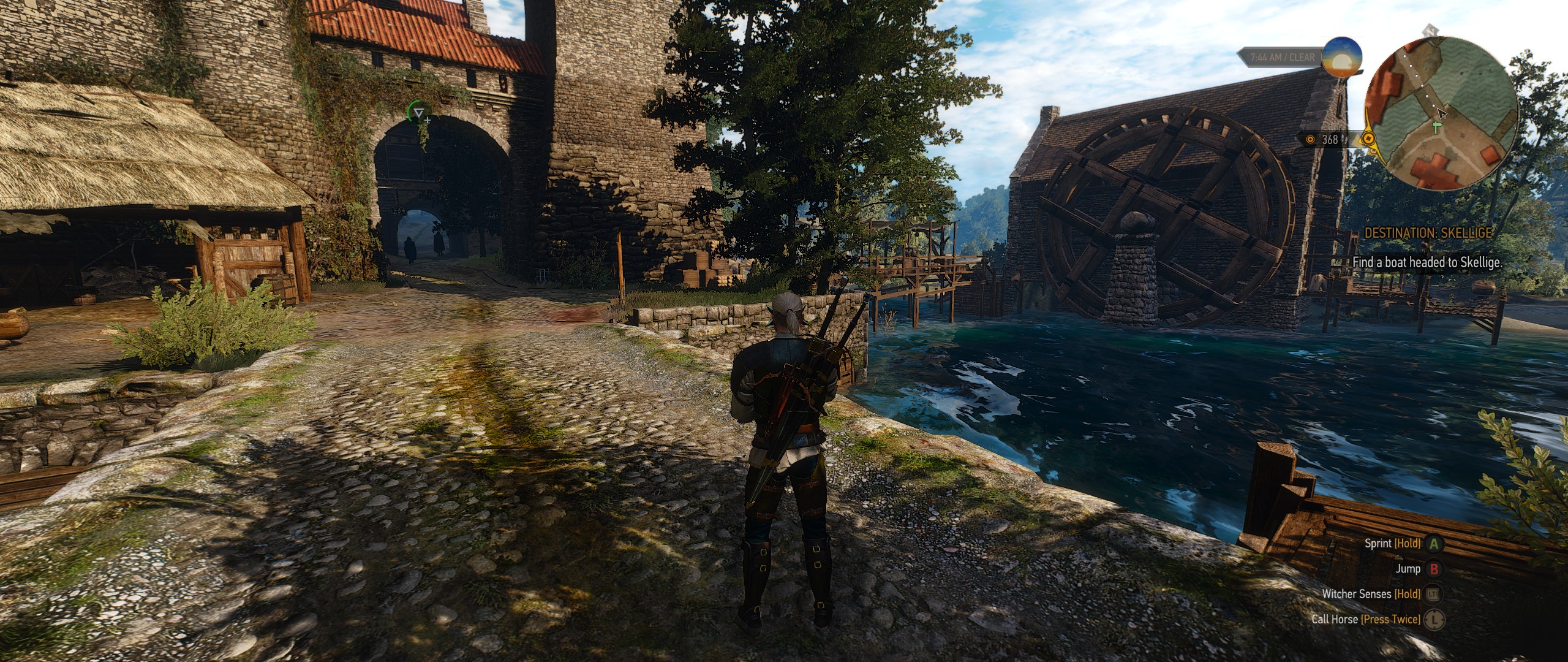Click the green waypoint marker above the gate

tap(419, 113)
